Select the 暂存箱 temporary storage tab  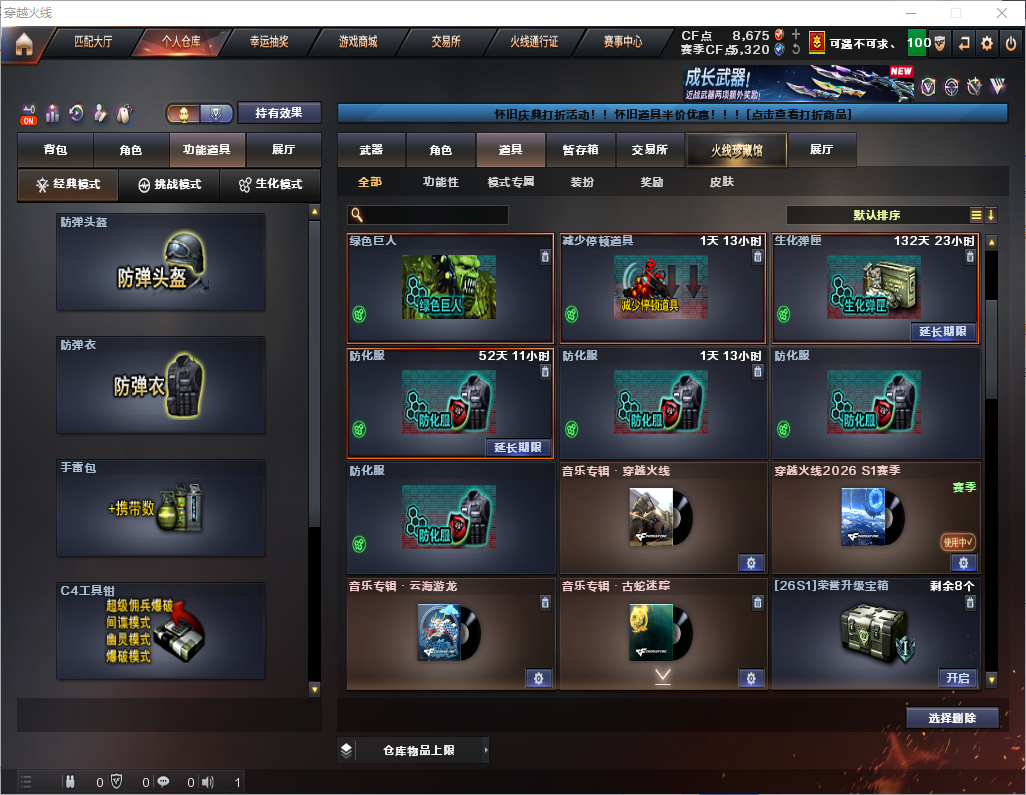coord(580,150)
